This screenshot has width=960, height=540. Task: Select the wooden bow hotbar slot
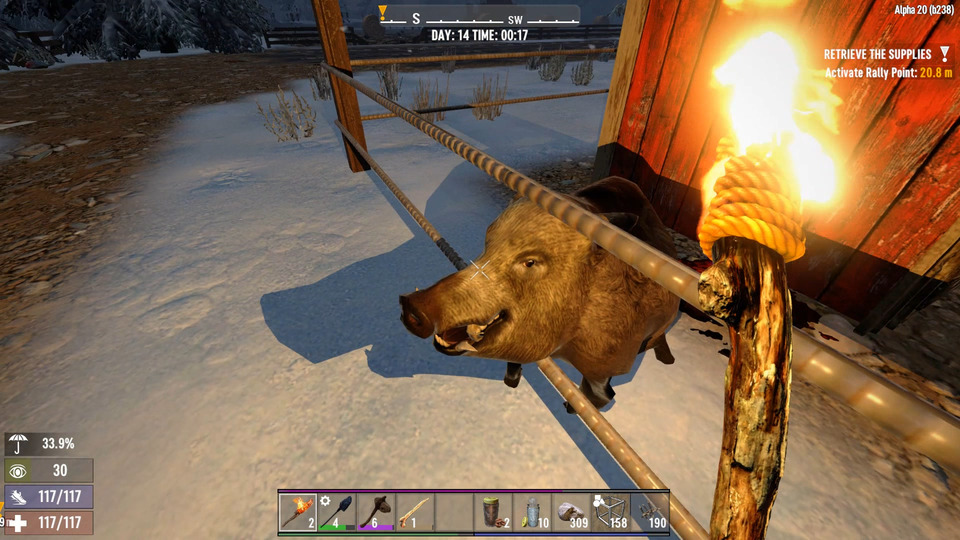415,512
